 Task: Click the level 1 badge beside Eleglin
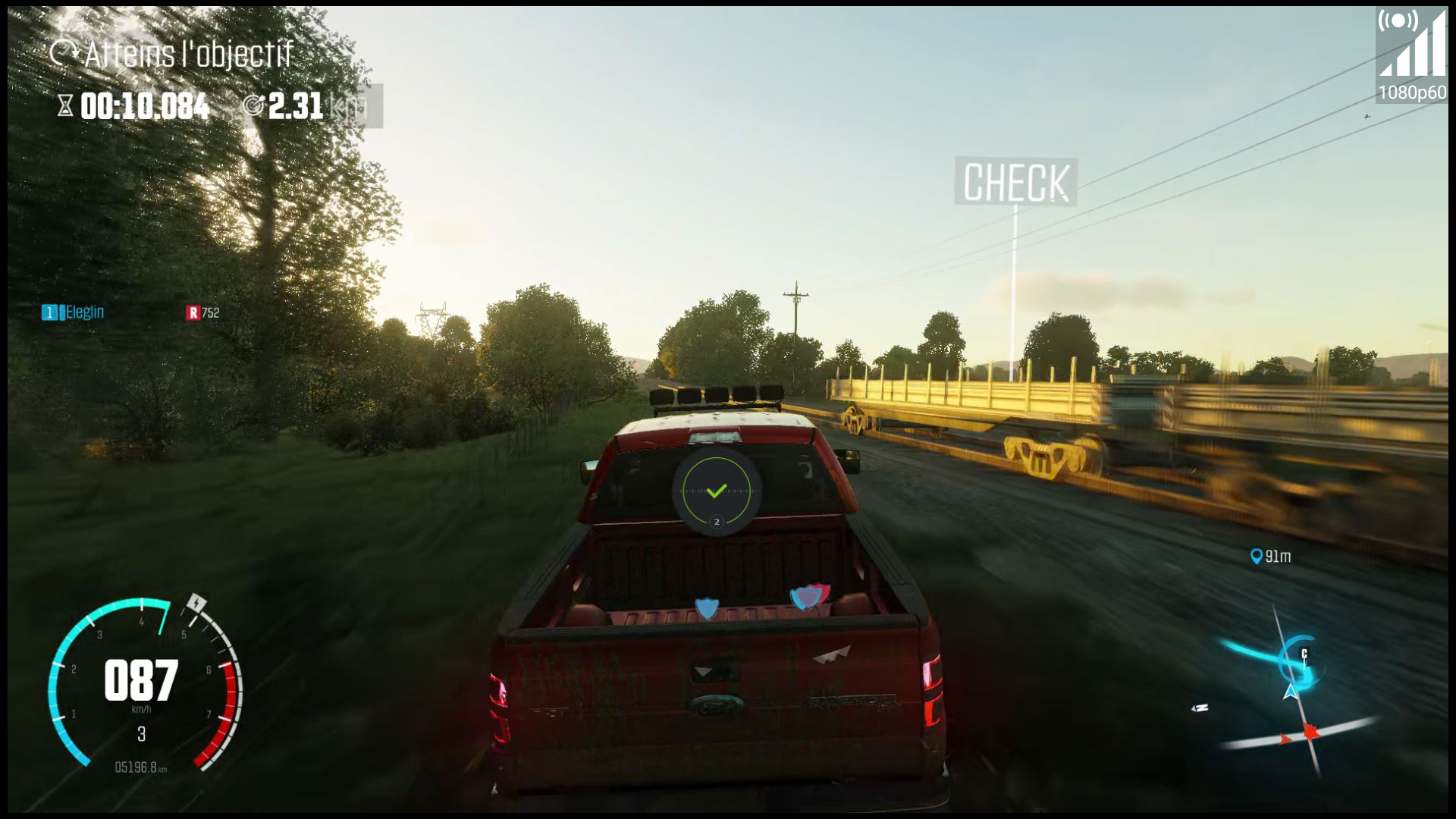50,311
